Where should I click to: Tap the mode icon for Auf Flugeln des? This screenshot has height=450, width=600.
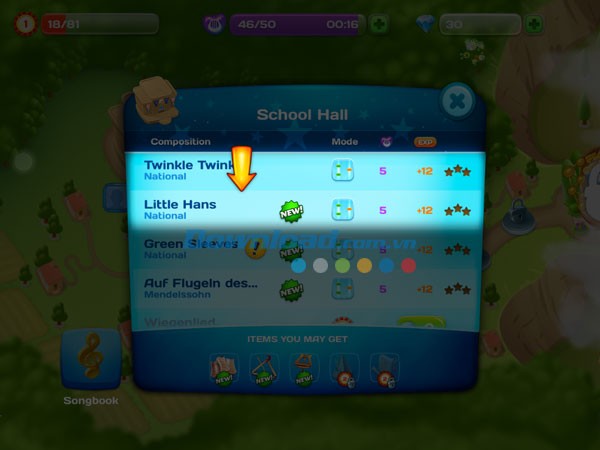tap(343, 288)
